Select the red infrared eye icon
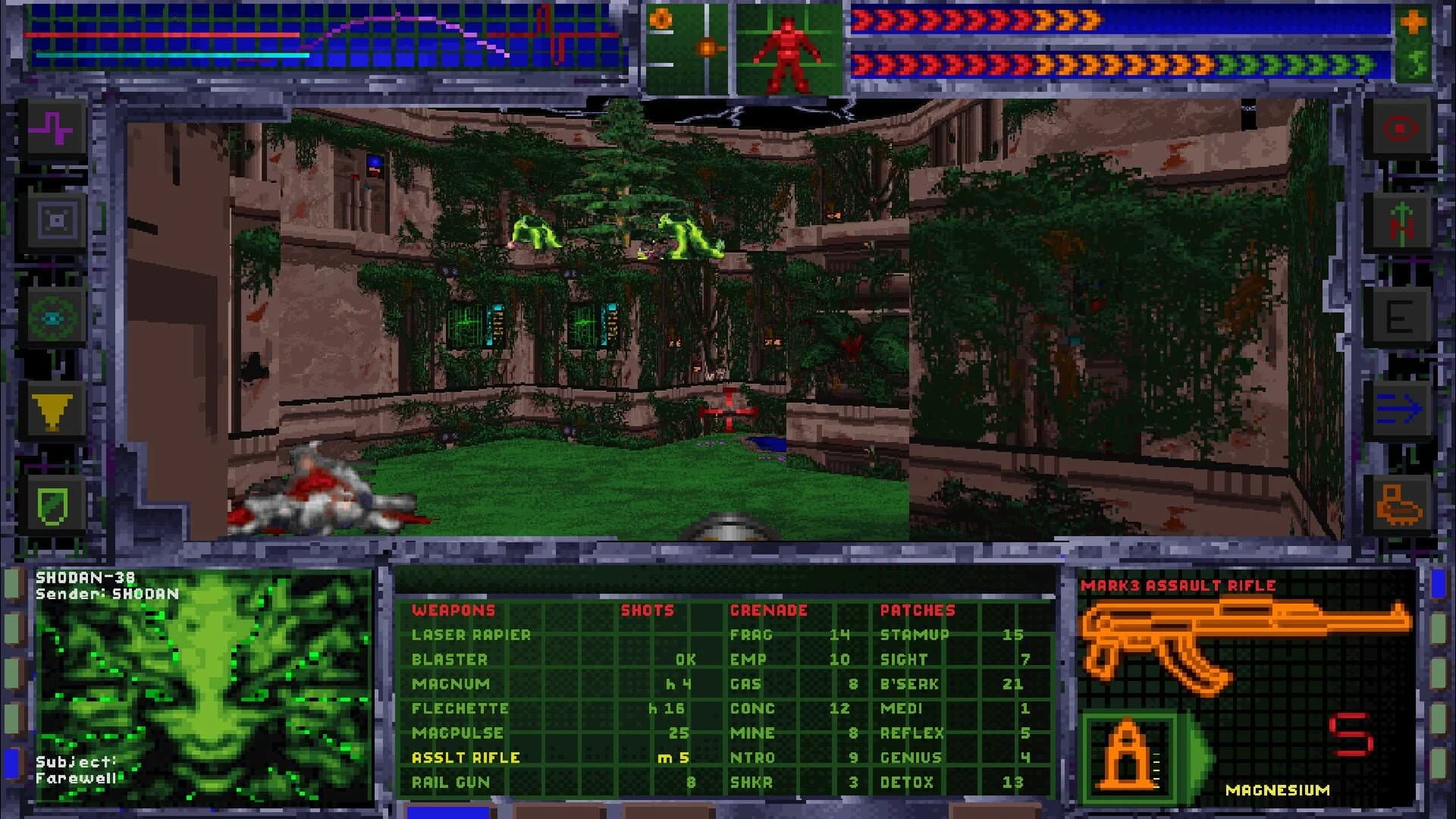The image size is (1456, 819). 1401,129
